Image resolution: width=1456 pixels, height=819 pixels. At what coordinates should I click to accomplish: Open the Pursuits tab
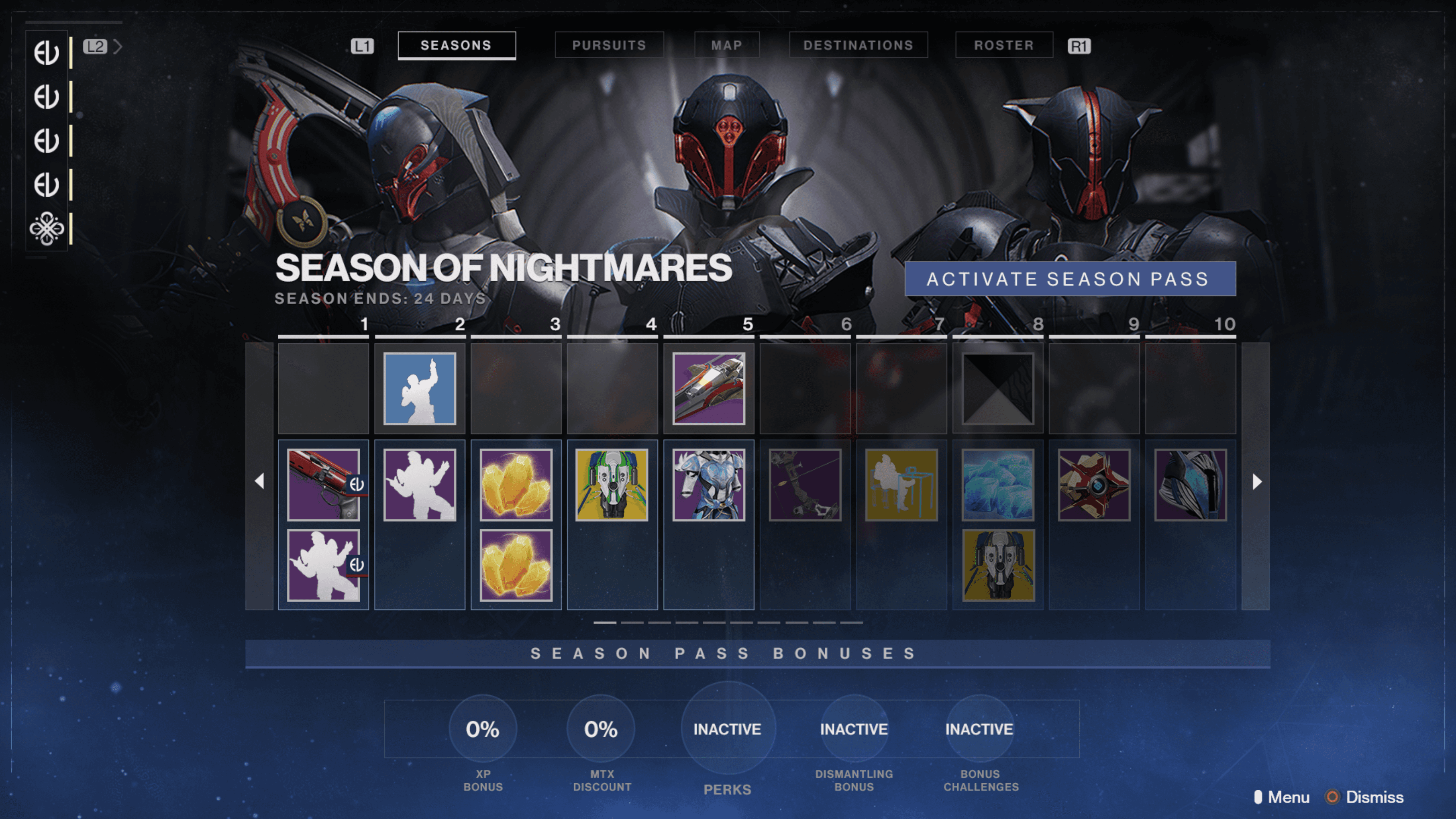[x=609, y=45]
